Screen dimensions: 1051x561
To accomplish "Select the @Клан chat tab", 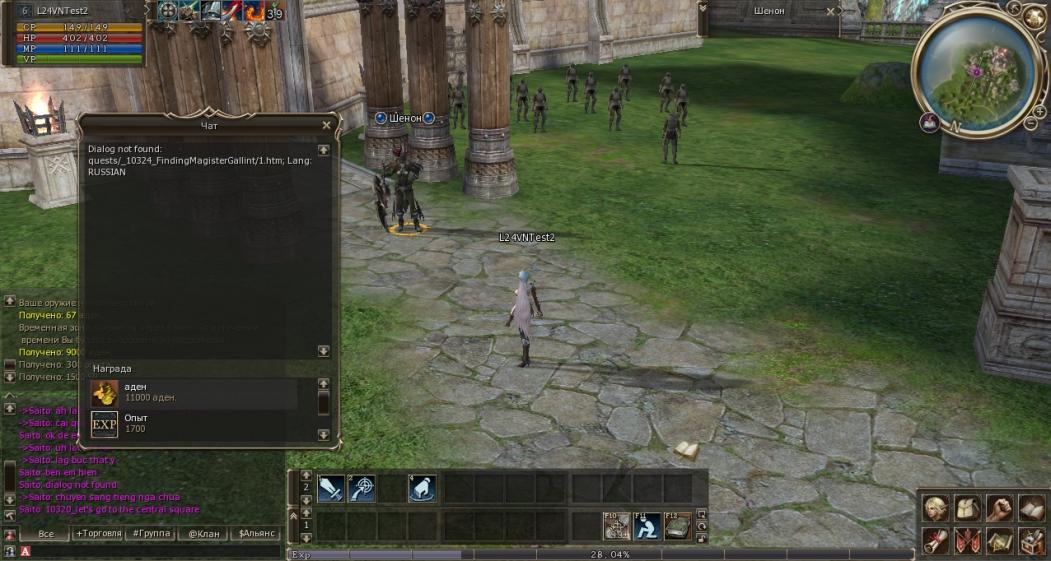I will [x=203, y=534].
